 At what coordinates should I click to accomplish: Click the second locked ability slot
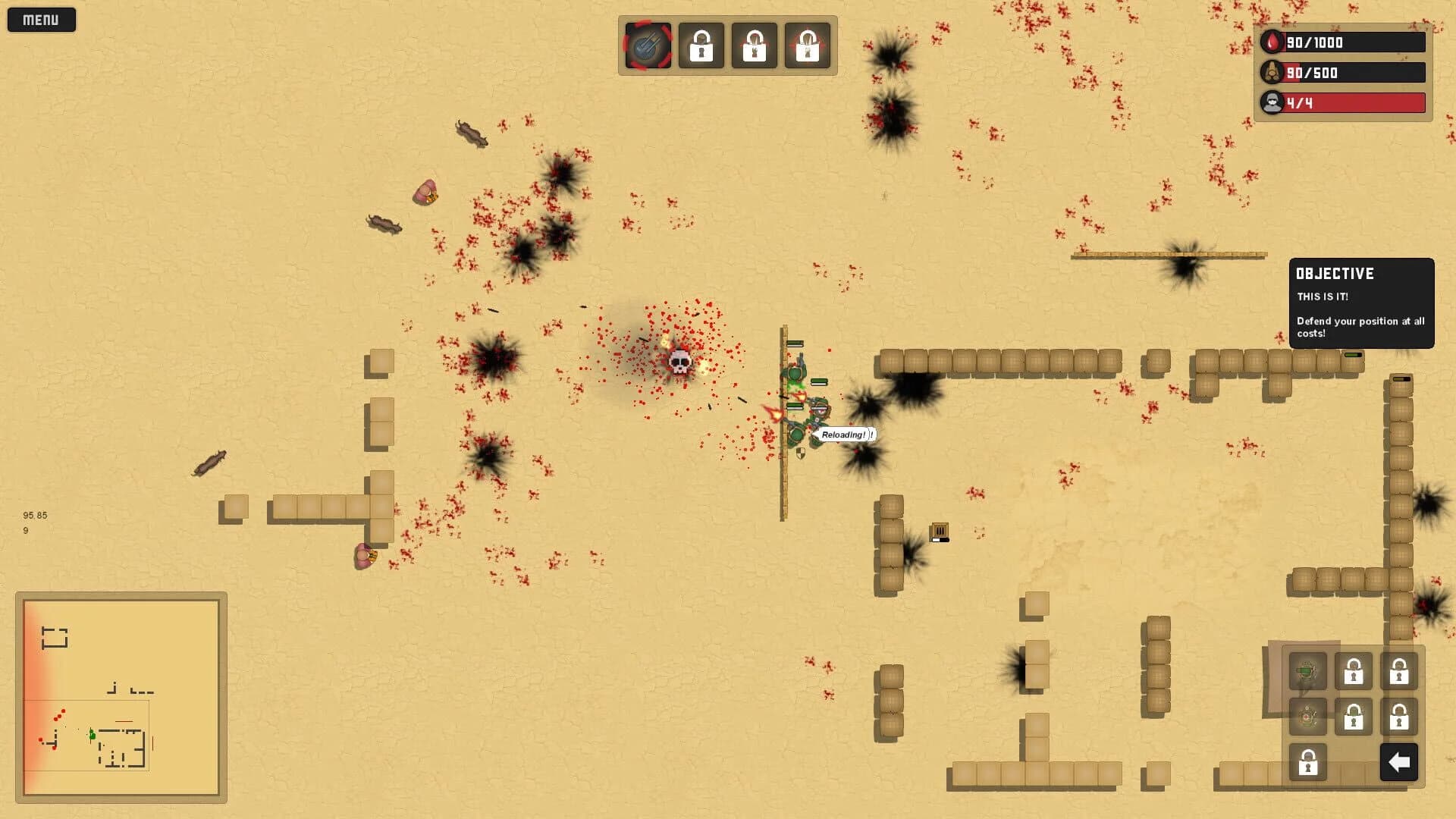tap(753, 46)
